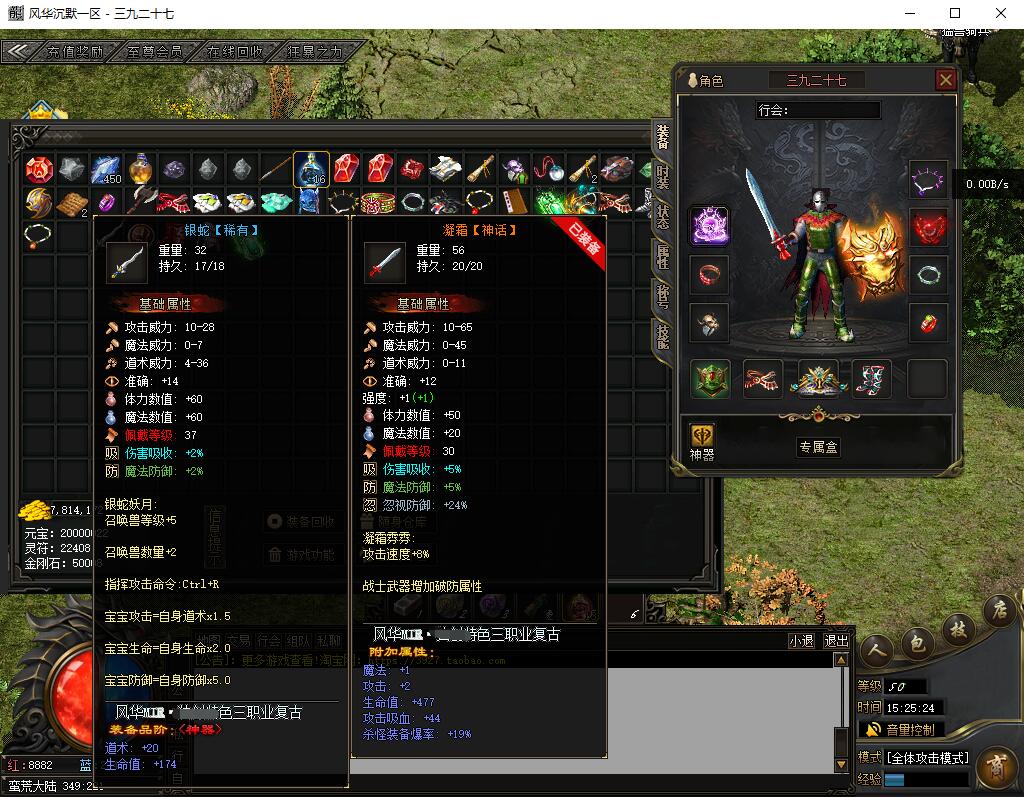Click the 小退 logout button
1024x797 pixels.
pyautogui.click(x=801, y=641)
